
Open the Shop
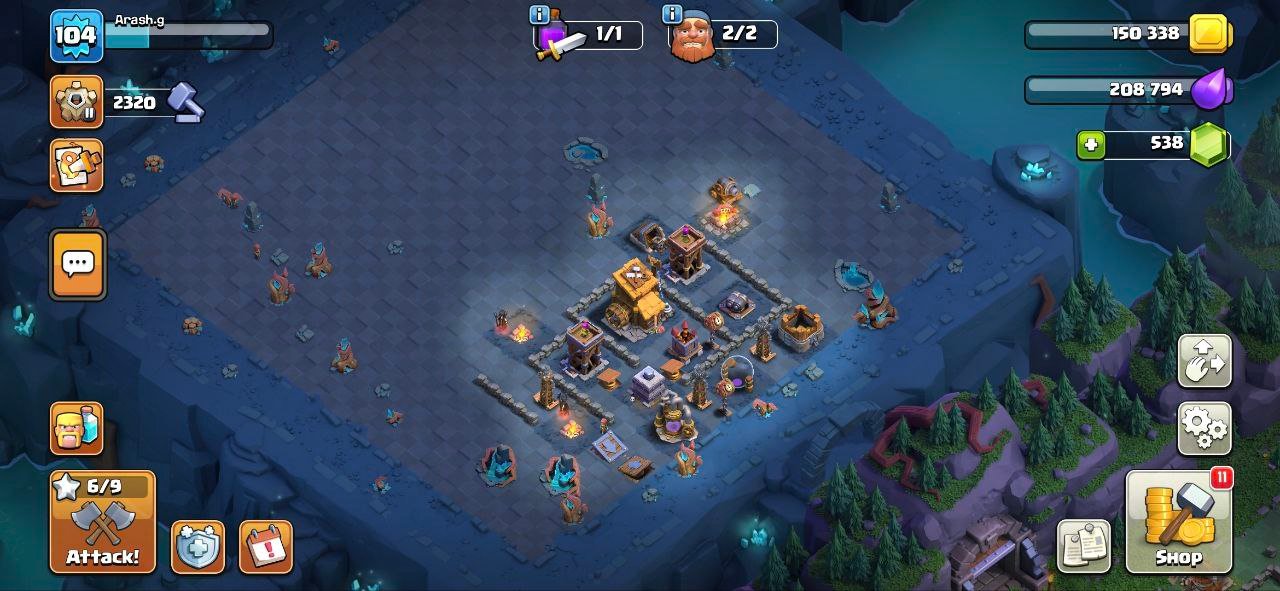1179,522
